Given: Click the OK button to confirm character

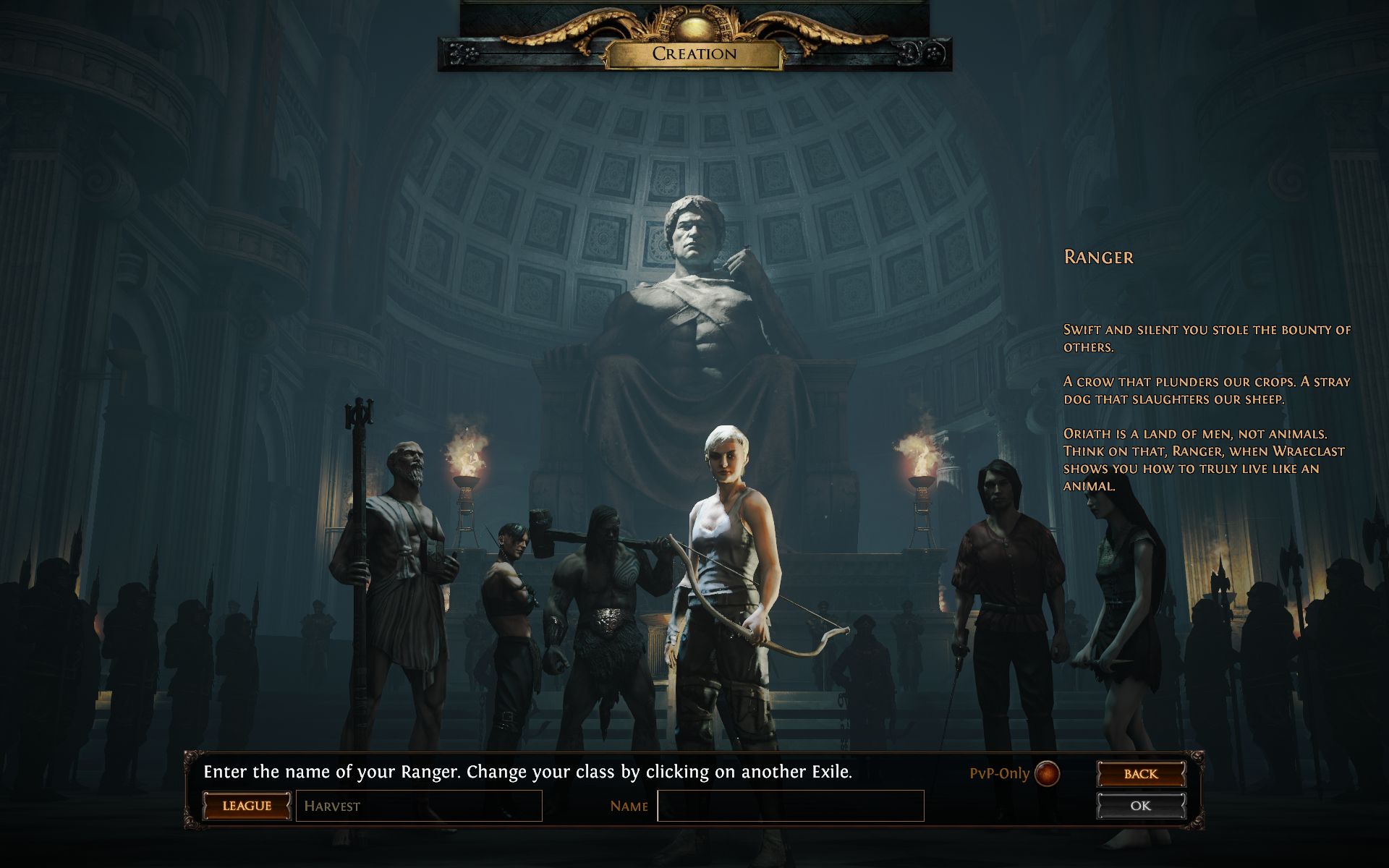Looking at the screenshot, I should click(1141, 806).
